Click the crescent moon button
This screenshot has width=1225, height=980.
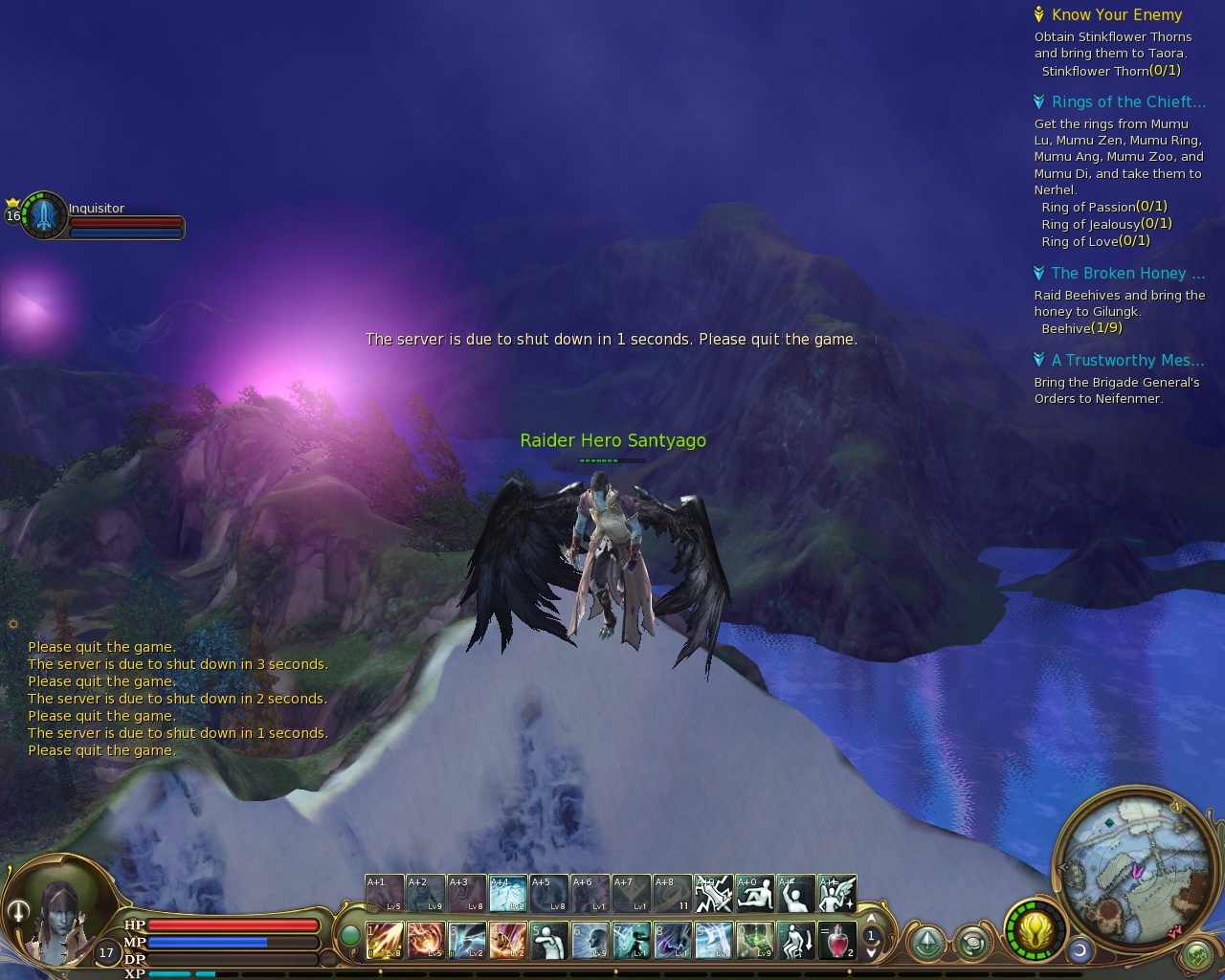pyautogui.click(x=1080, y=949)
